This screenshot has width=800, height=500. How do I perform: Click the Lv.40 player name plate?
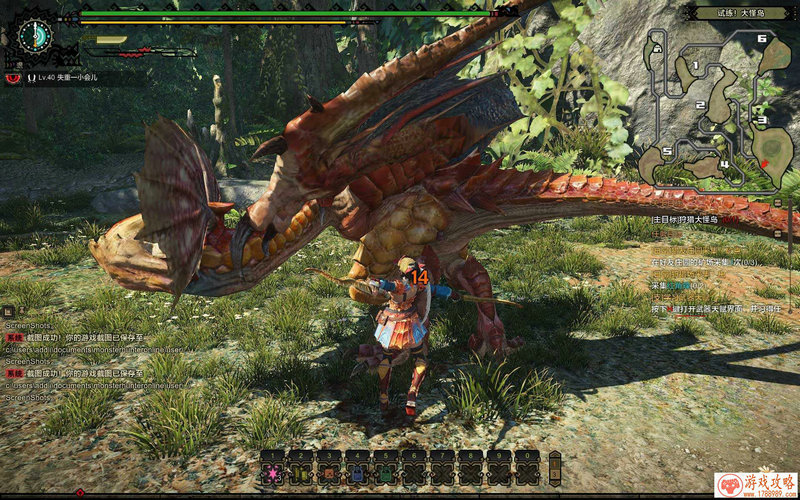tap(66, 76)
